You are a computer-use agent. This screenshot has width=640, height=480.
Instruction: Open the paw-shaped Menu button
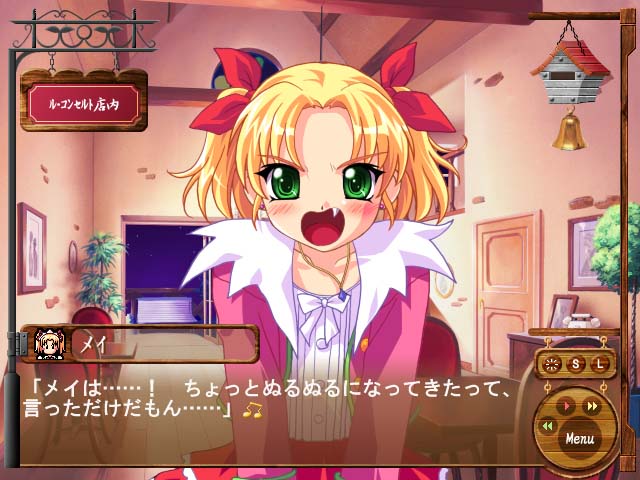pos(579,437)
